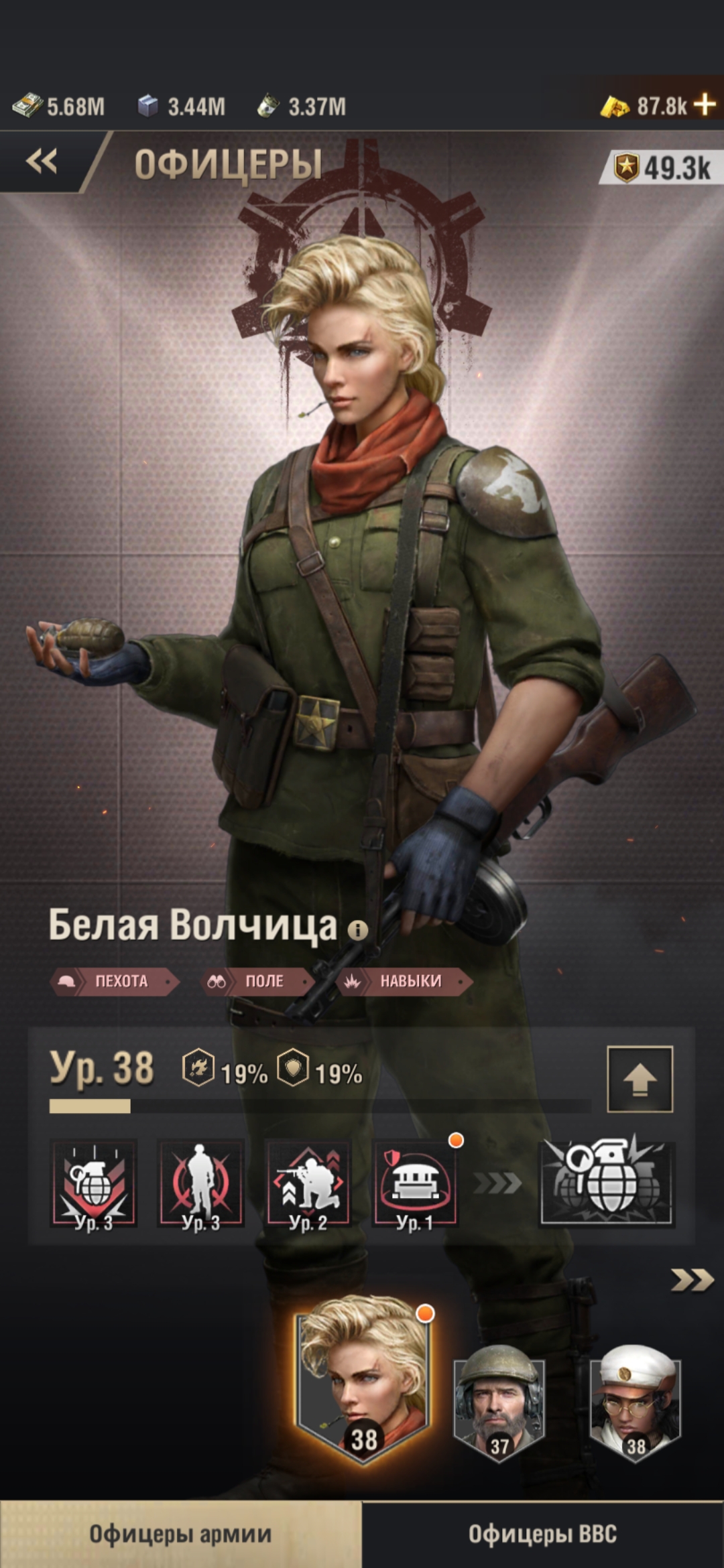724x1568 pixels.
Task: Open the bunker skill with the notification dot
Action: tap(415, 1184)
